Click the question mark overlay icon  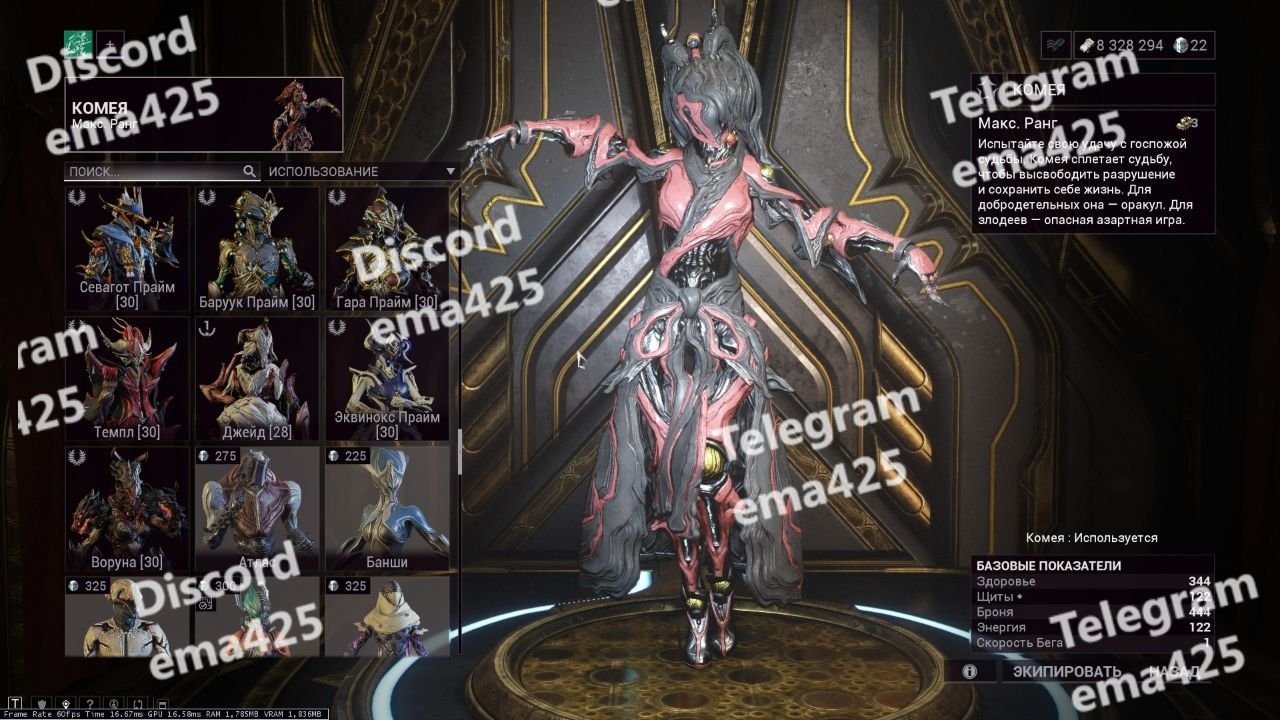[x=90, y=703]
